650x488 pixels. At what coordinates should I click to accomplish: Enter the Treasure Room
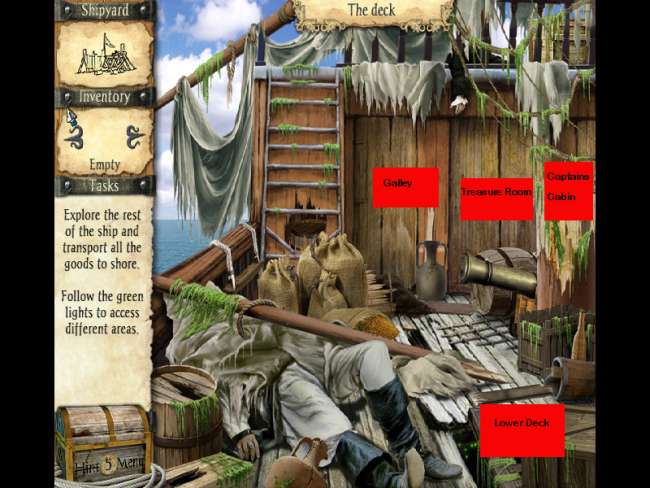coord(496,198)
